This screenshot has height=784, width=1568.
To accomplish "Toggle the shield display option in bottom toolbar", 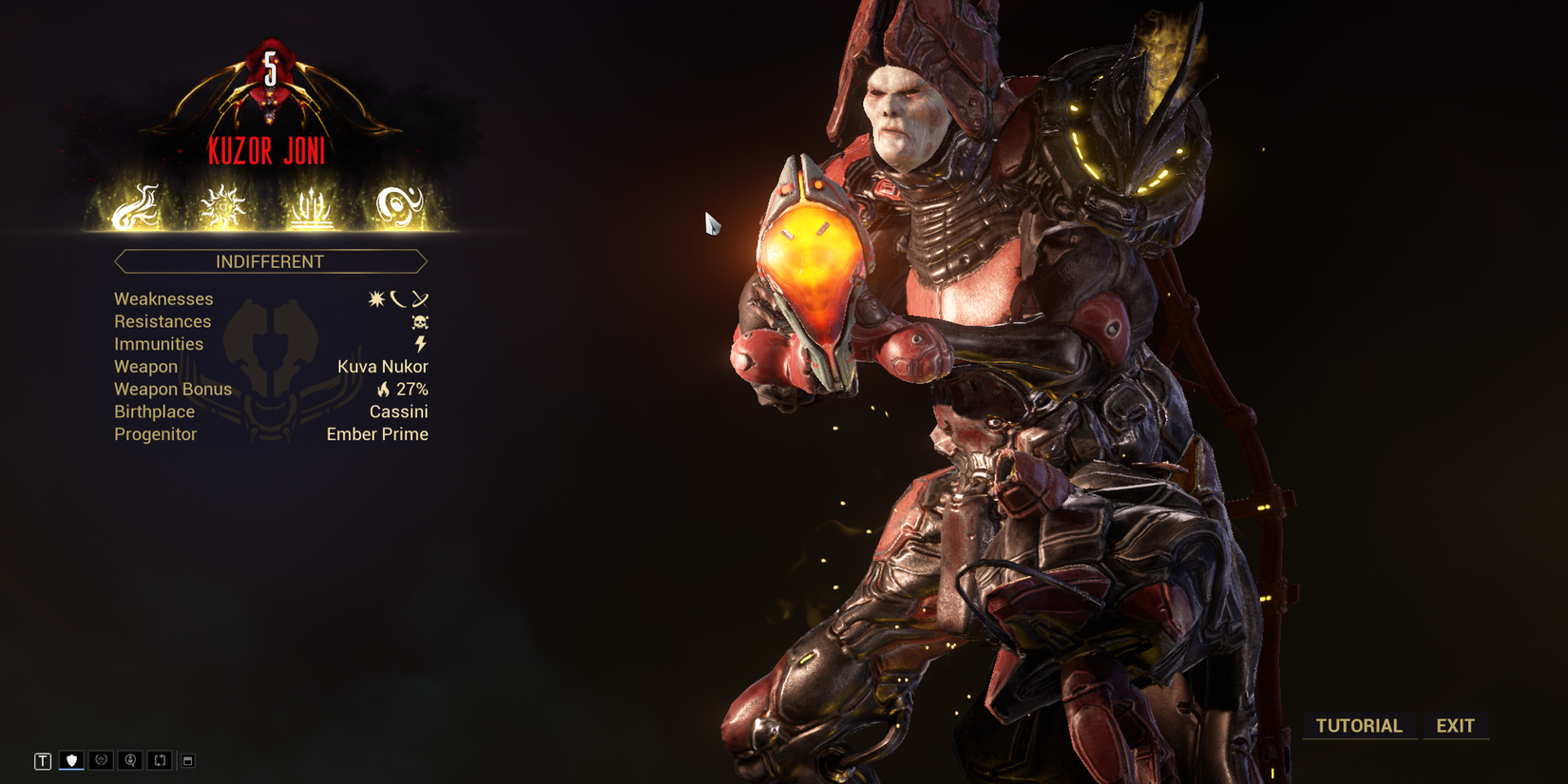I will (71, 759).
